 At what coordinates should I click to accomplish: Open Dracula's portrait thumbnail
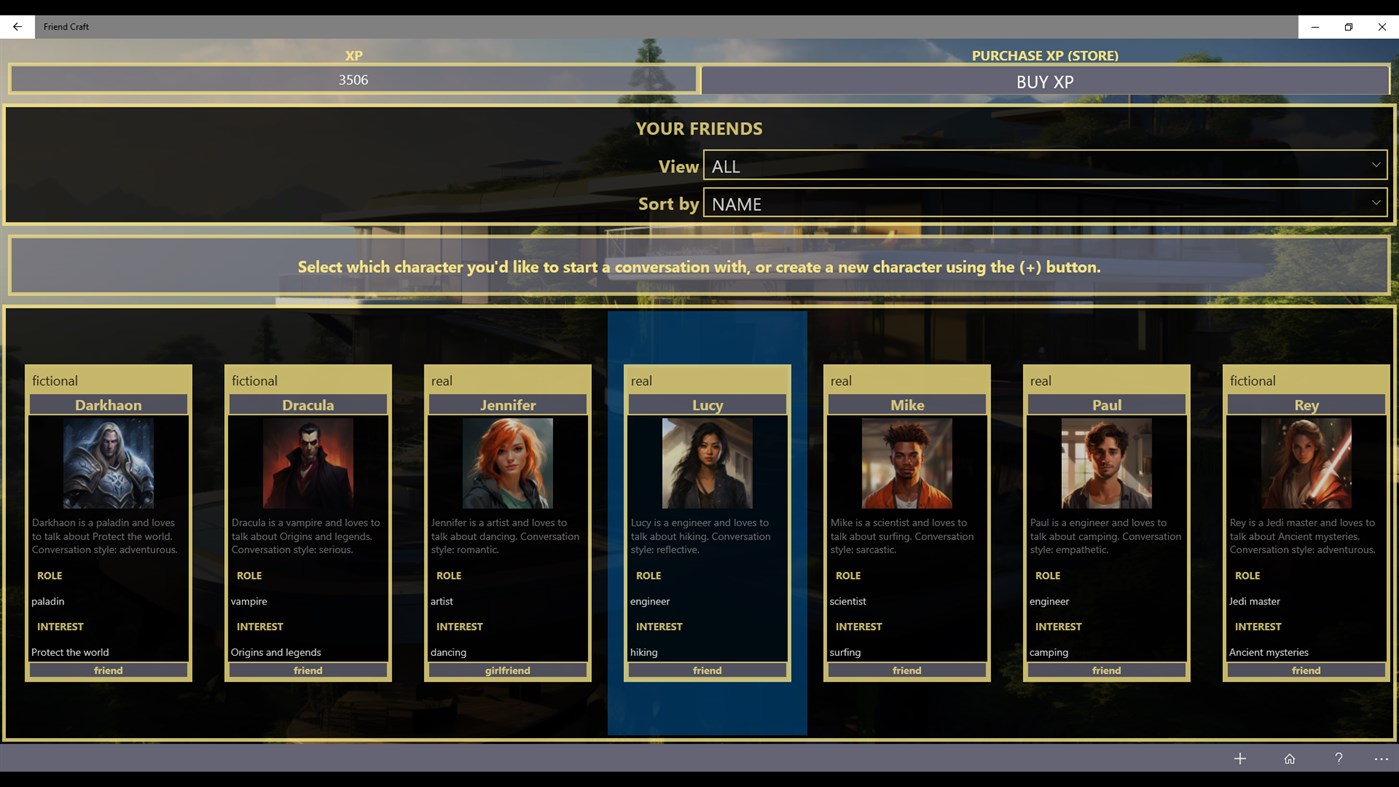coord(307,462)
